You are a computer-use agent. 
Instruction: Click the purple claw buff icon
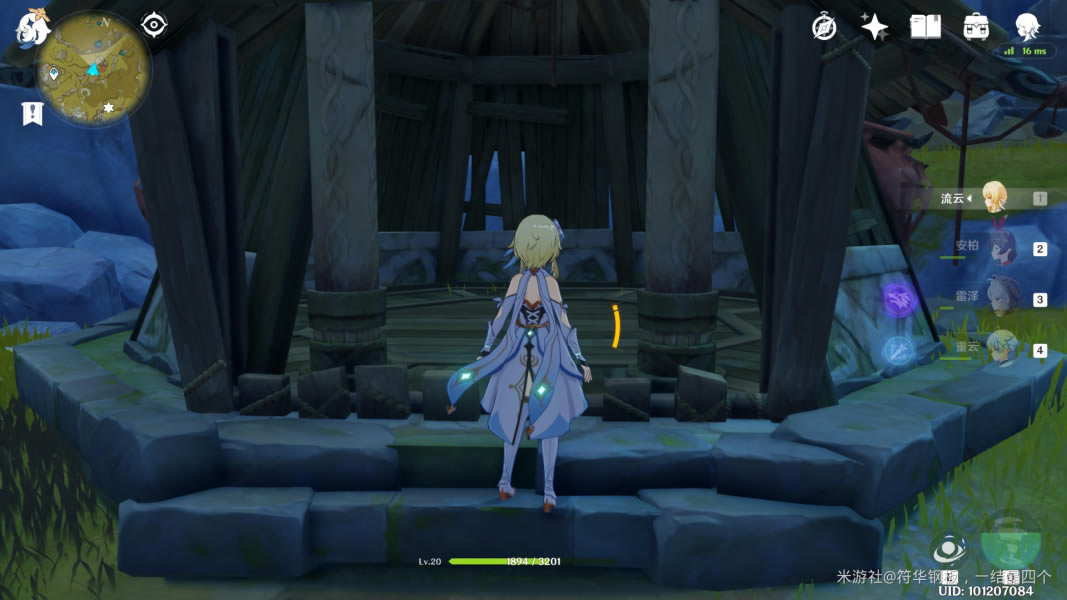pyautogui.click(x=899, y=298)
